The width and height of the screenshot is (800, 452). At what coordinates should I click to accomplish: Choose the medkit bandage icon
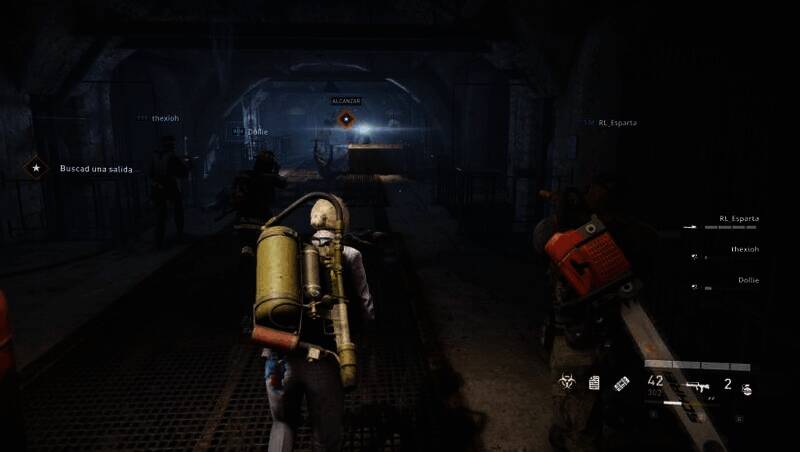621,382
